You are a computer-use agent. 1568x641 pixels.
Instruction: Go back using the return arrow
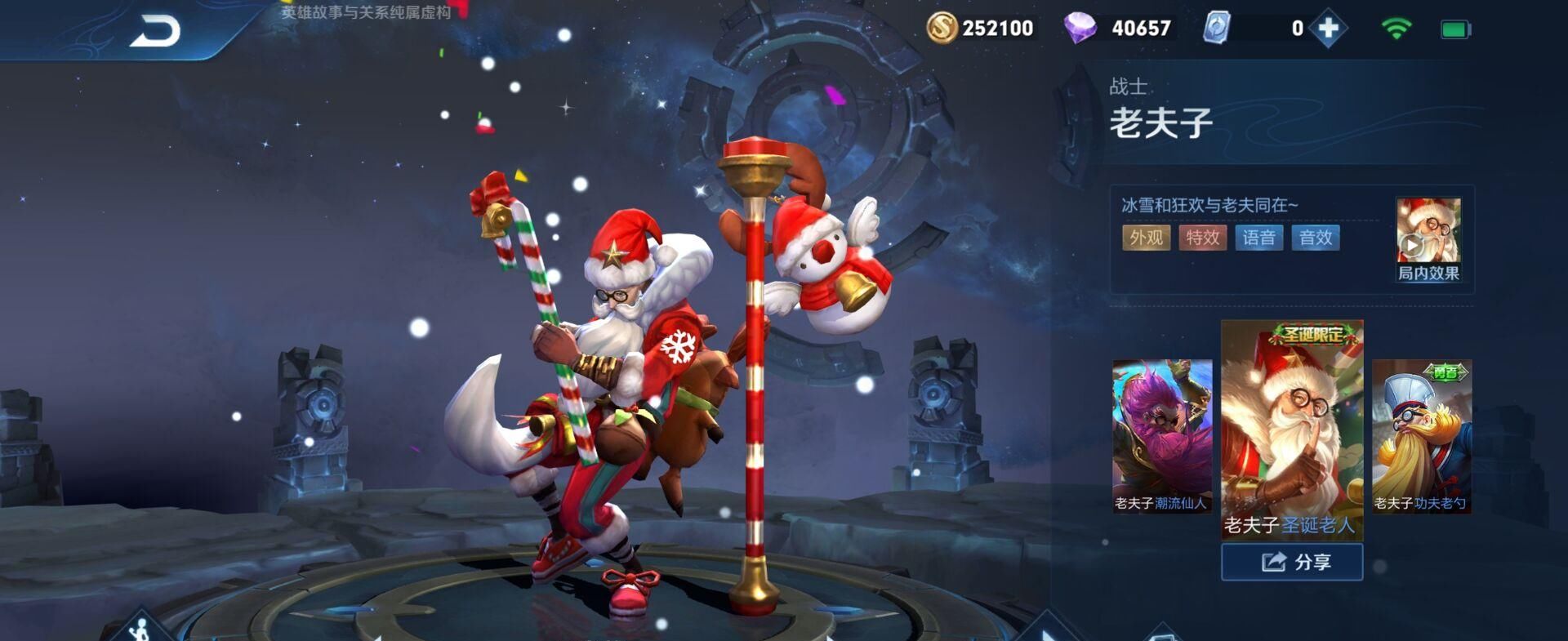[x=155, y=33]
